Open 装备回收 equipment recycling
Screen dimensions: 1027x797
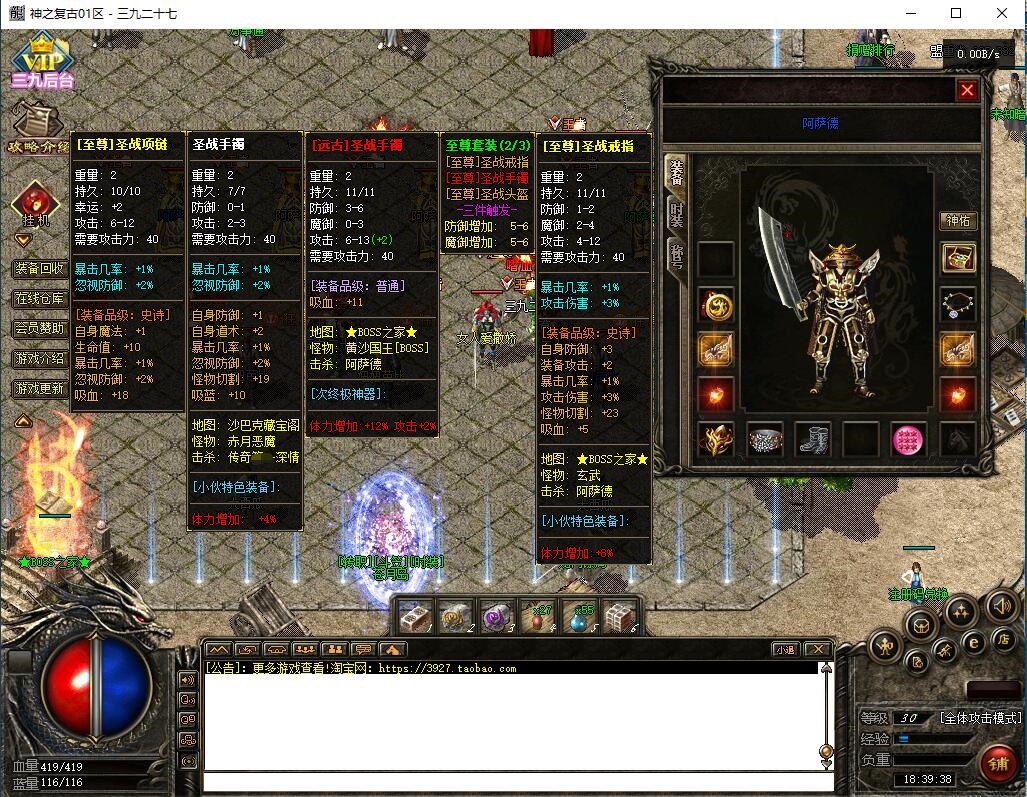[40, 268]
